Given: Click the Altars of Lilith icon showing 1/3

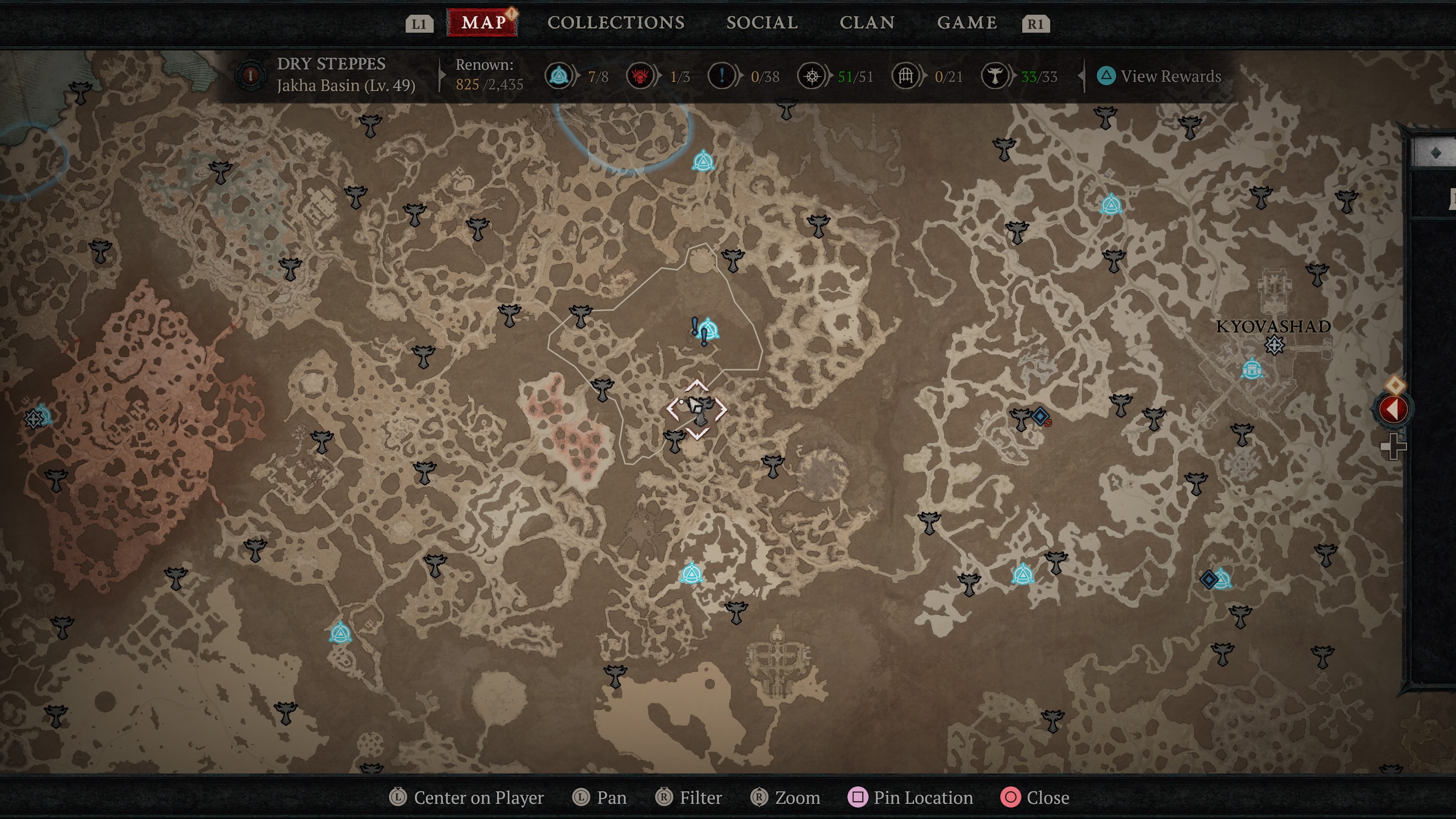Looking at the screenshot, I should click(x=640, y=76).
